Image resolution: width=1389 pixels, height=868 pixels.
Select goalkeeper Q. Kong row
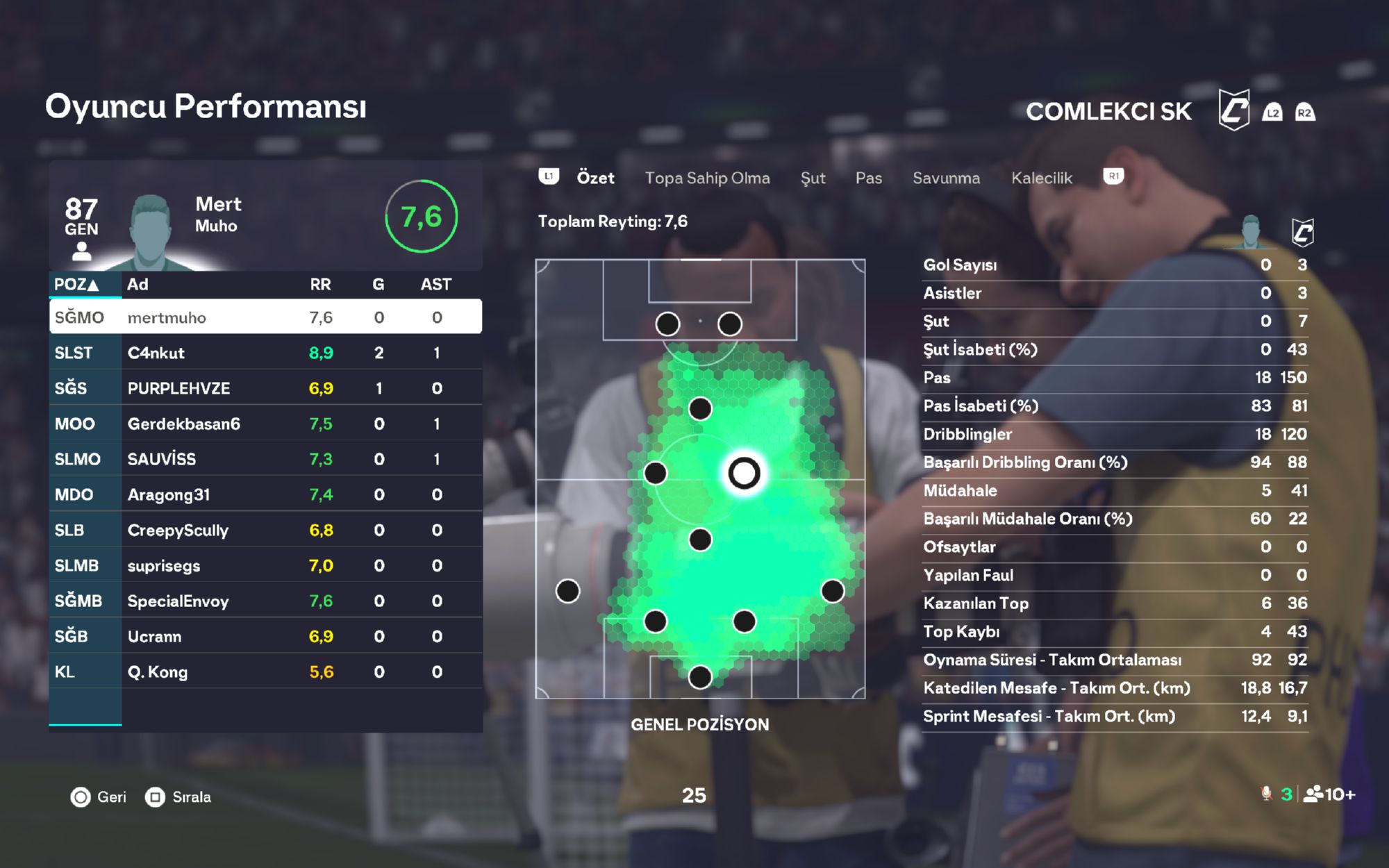coord(265,671)
